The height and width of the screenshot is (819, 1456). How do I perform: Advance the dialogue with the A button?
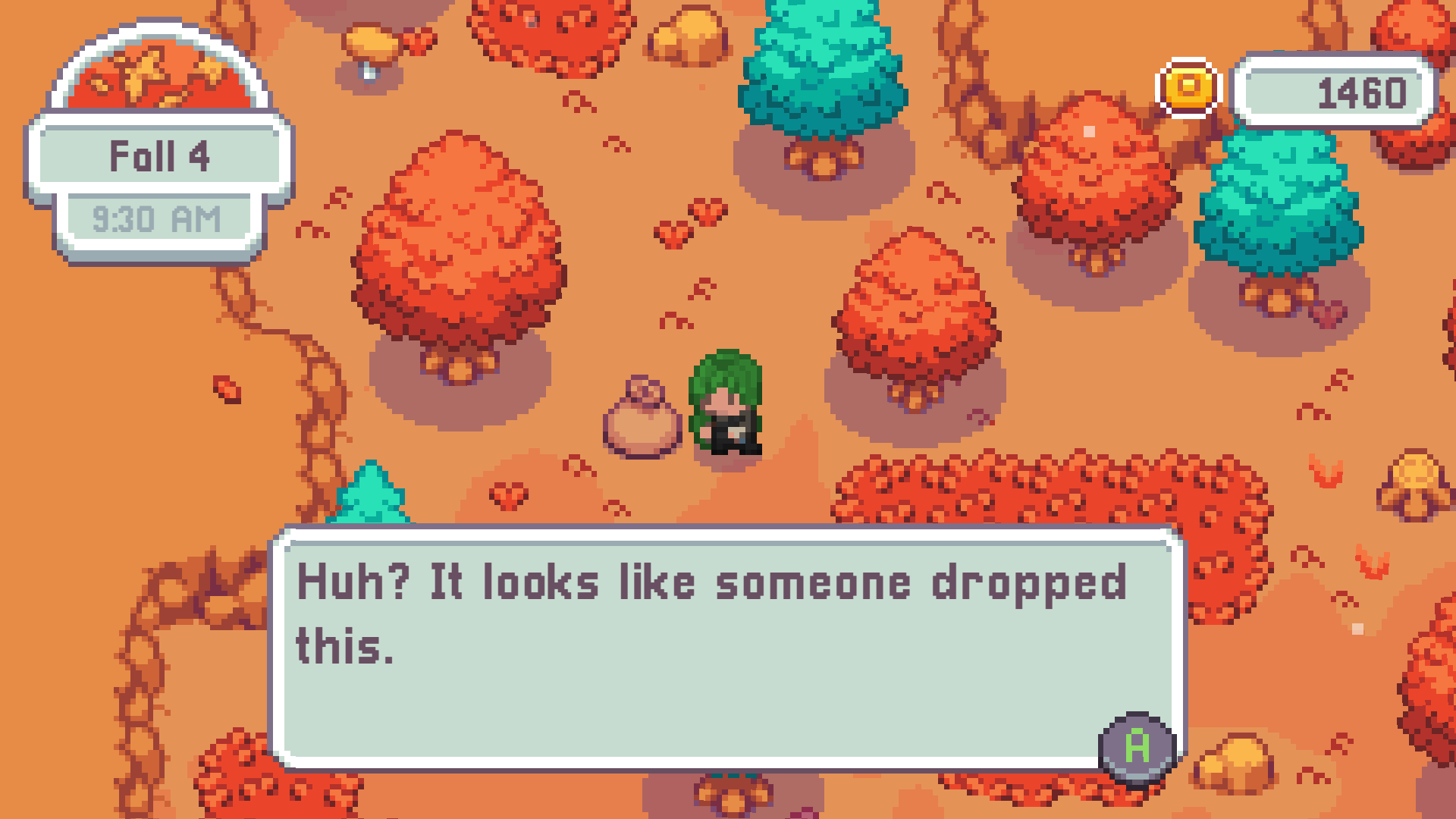[x=1137, y=751]
